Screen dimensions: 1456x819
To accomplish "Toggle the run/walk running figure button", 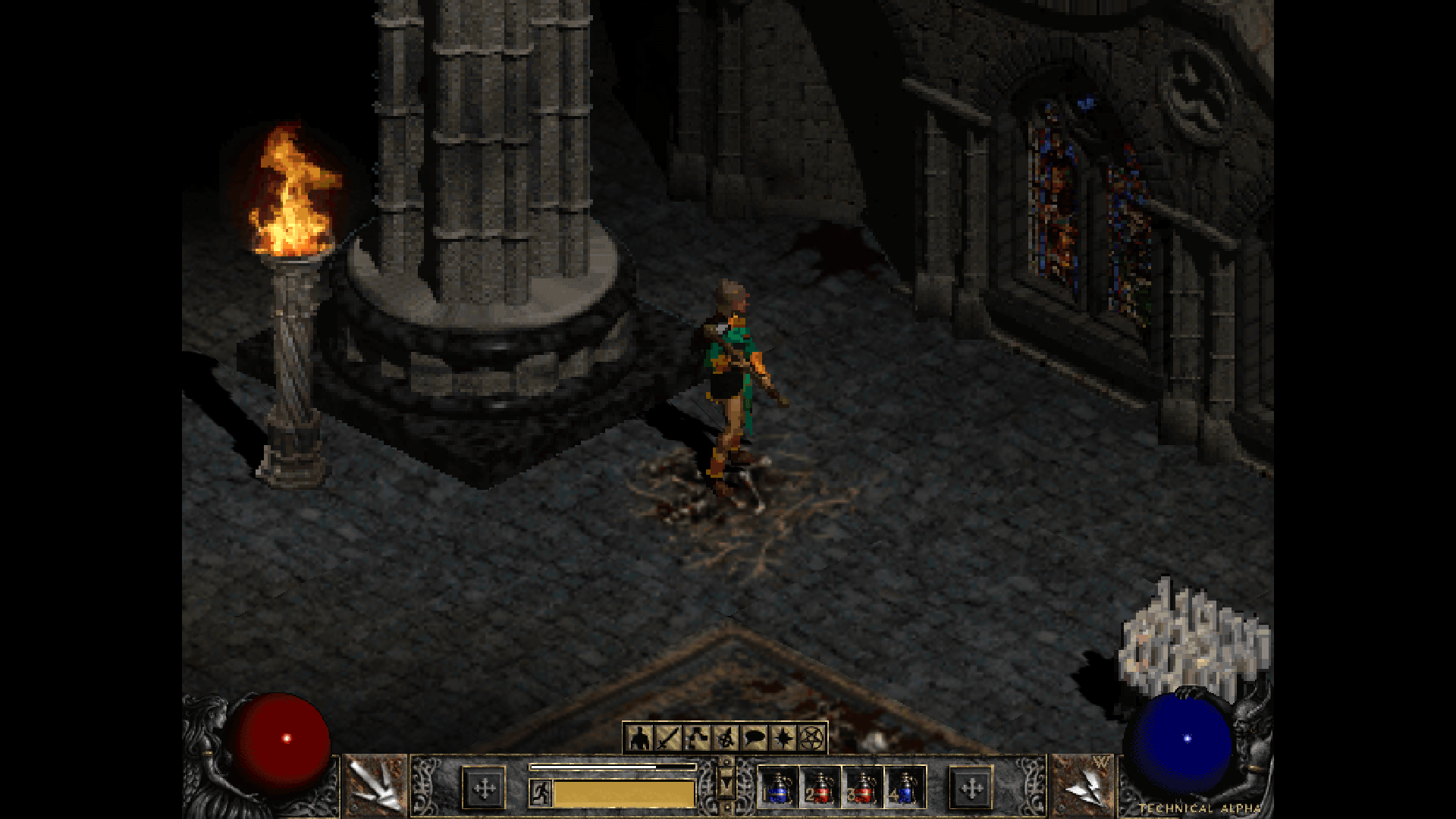I will [x=541, y=793].
